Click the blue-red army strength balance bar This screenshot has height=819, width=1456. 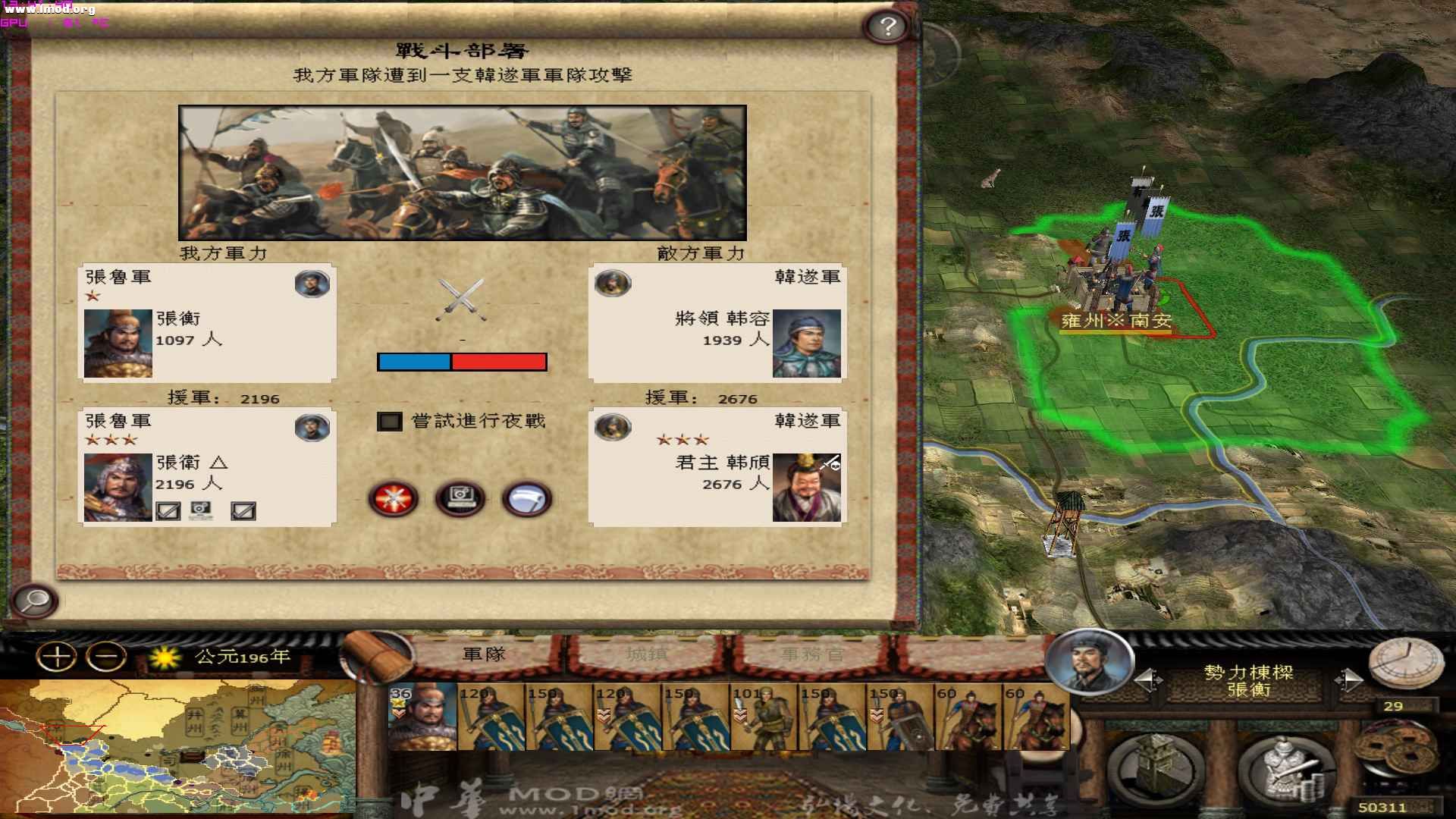[461, 362]
